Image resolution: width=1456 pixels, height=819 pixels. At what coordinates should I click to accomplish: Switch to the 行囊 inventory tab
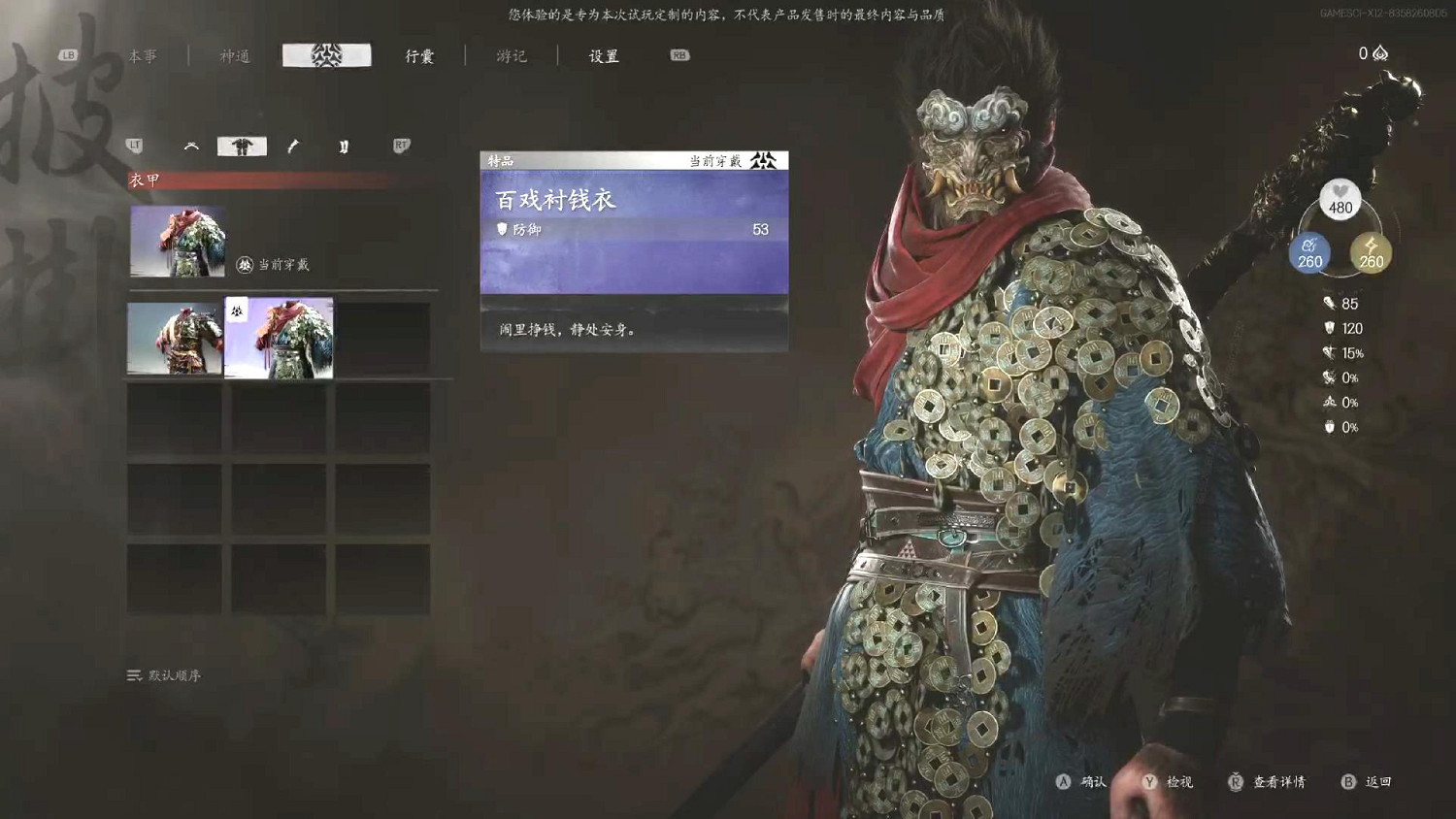coord(417,56)
